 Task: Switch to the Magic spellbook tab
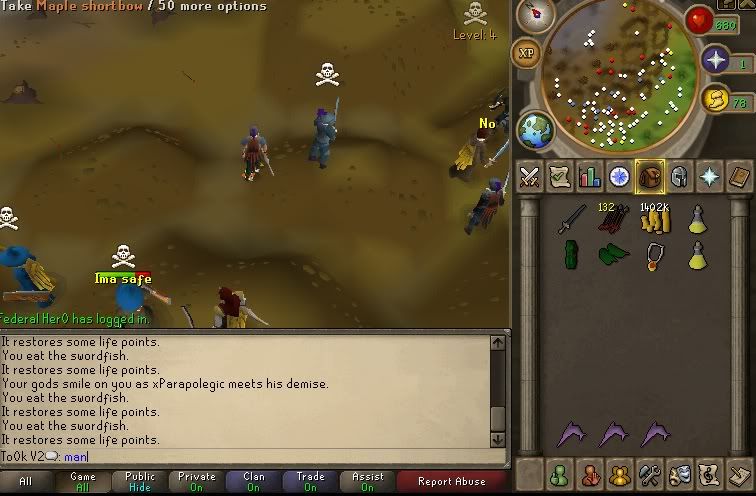(x=738, y=177)
